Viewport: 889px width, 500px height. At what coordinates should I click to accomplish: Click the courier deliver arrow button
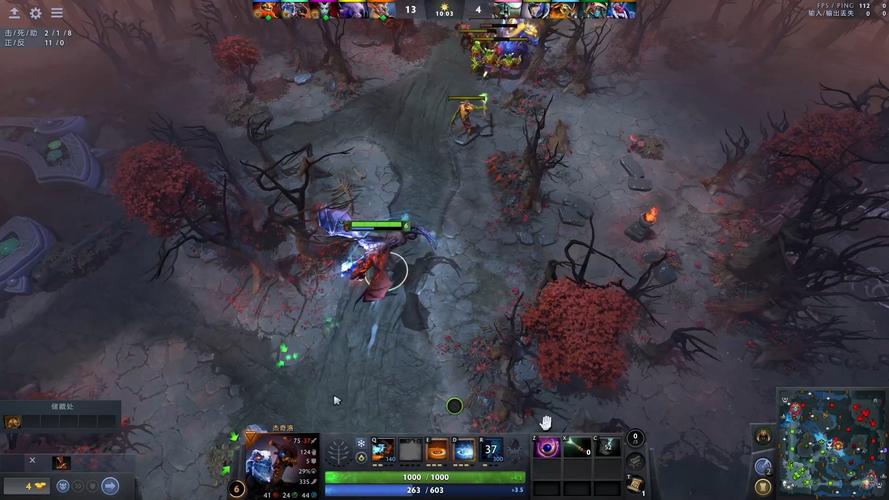(110, 486)
